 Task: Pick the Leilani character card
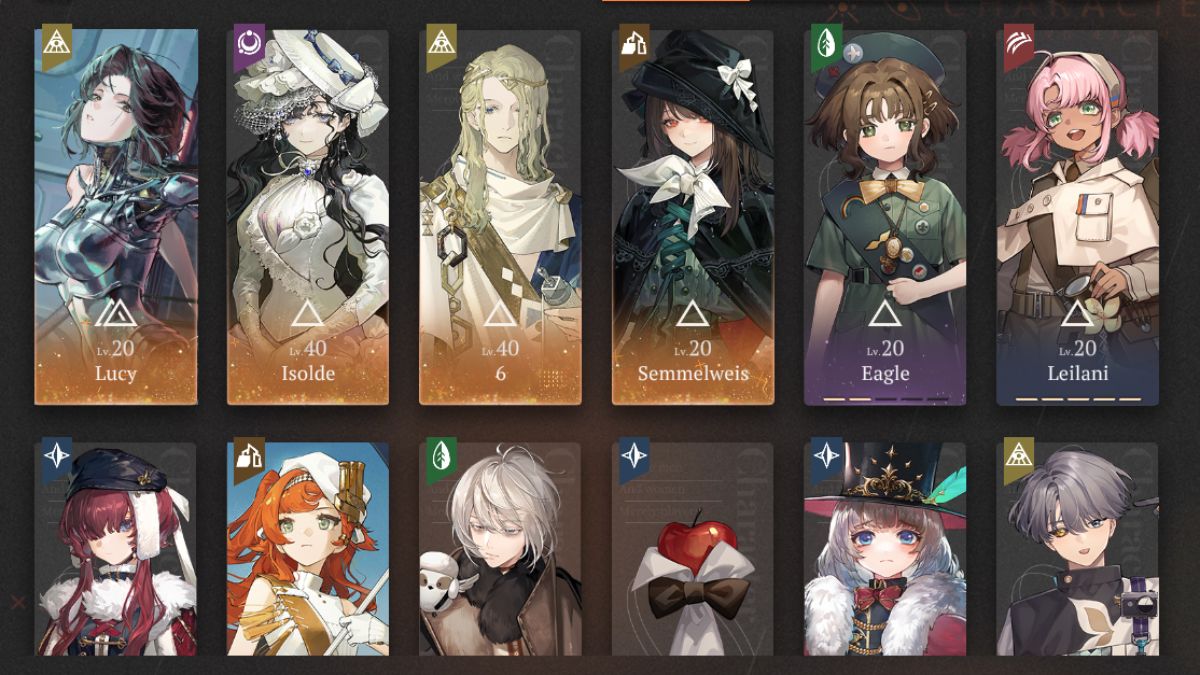[1077, 217]
